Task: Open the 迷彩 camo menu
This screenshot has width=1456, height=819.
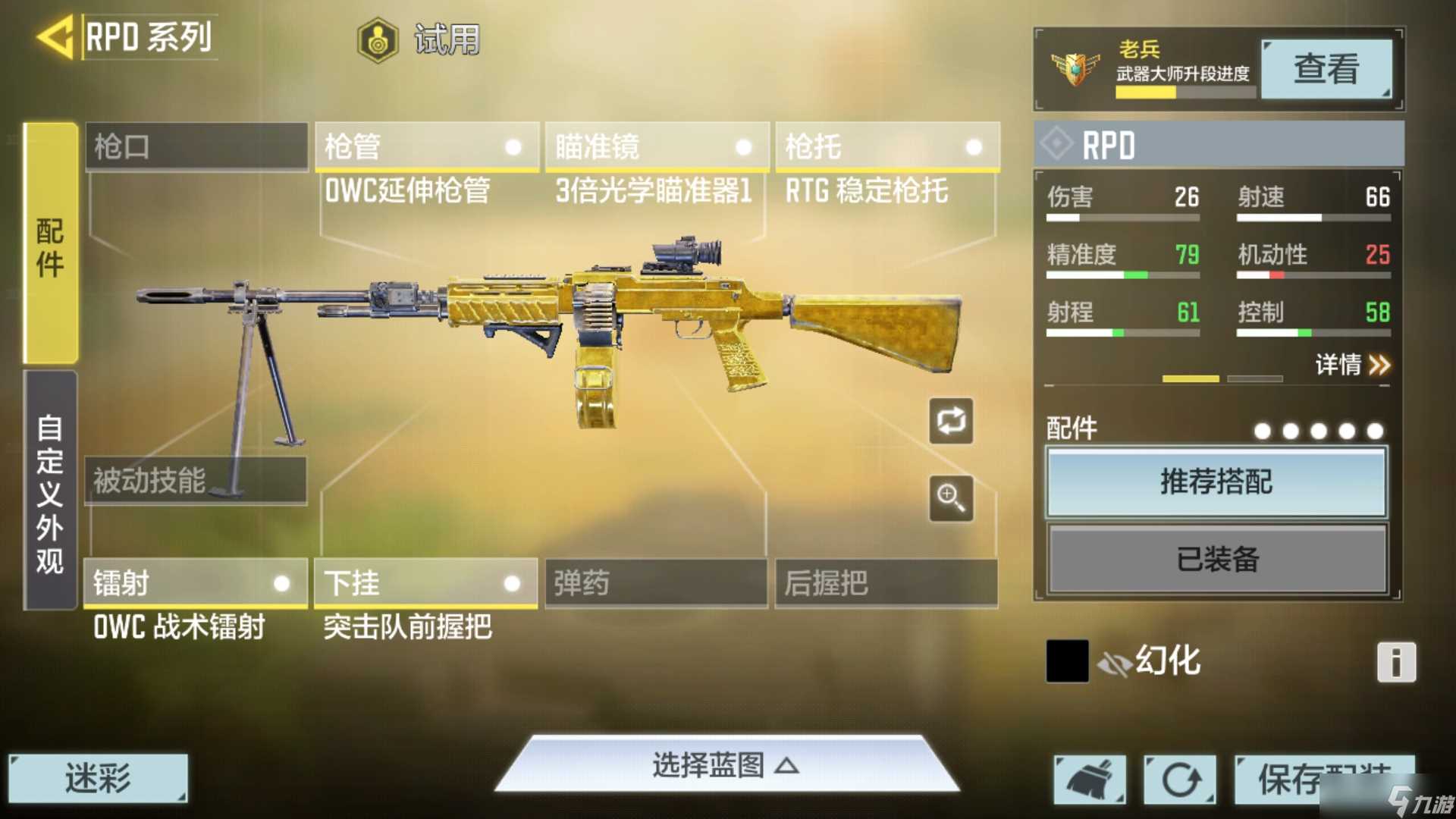Action: [x=99, y=777]
